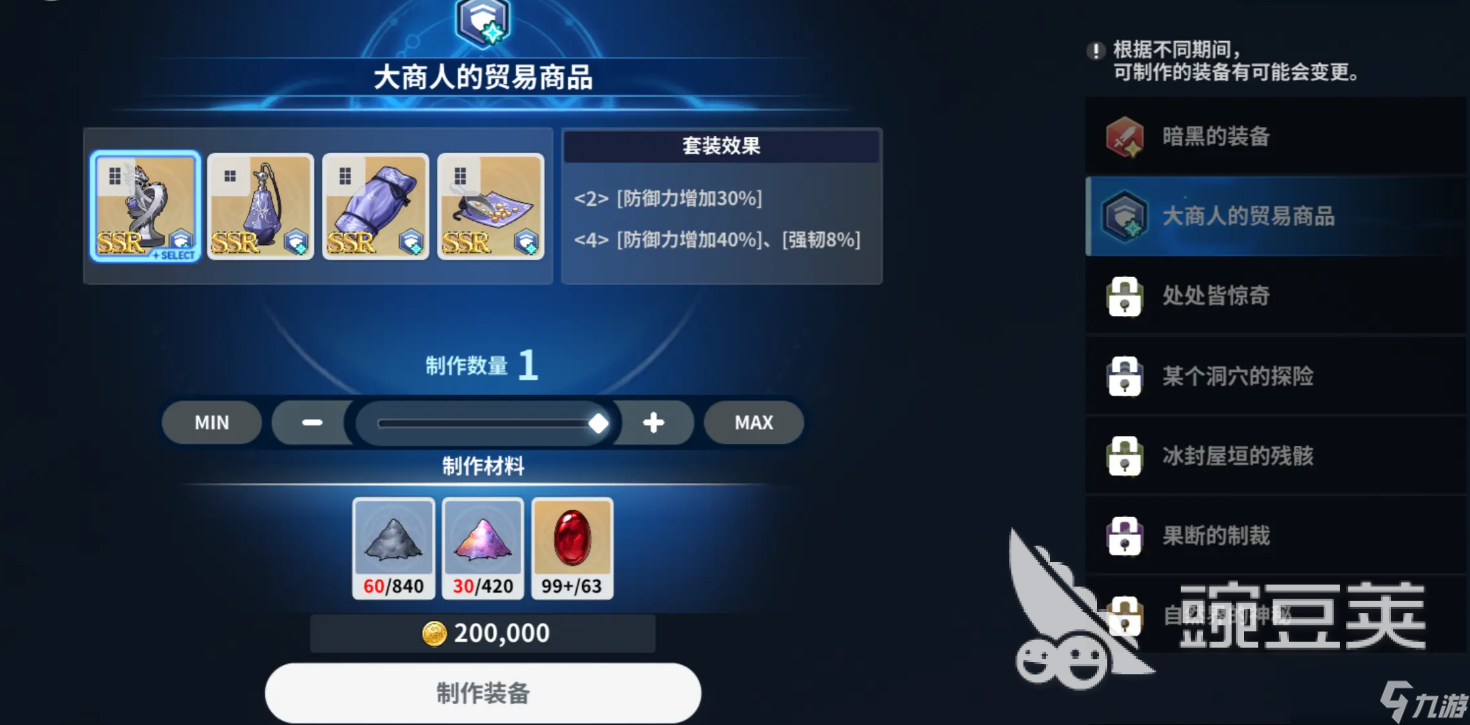Image resolution: width=1470 pixels, height=725 pixels.
Task: Click the plus stepper to increase 制作数量
Action: pos(653,422)
